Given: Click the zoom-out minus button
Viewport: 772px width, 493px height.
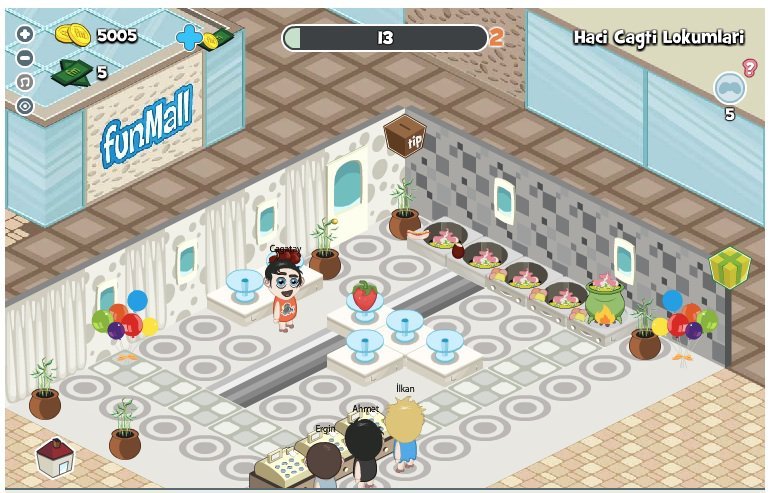Looking at the screenshot, I should click(x=25, y=58).
